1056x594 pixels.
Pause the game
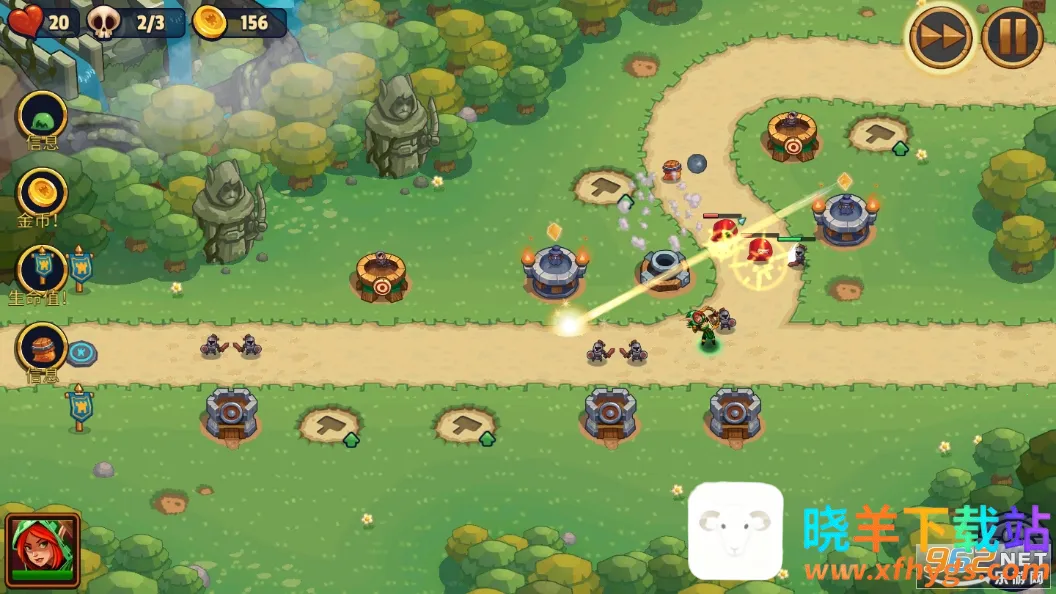(x=1012, y=37)
